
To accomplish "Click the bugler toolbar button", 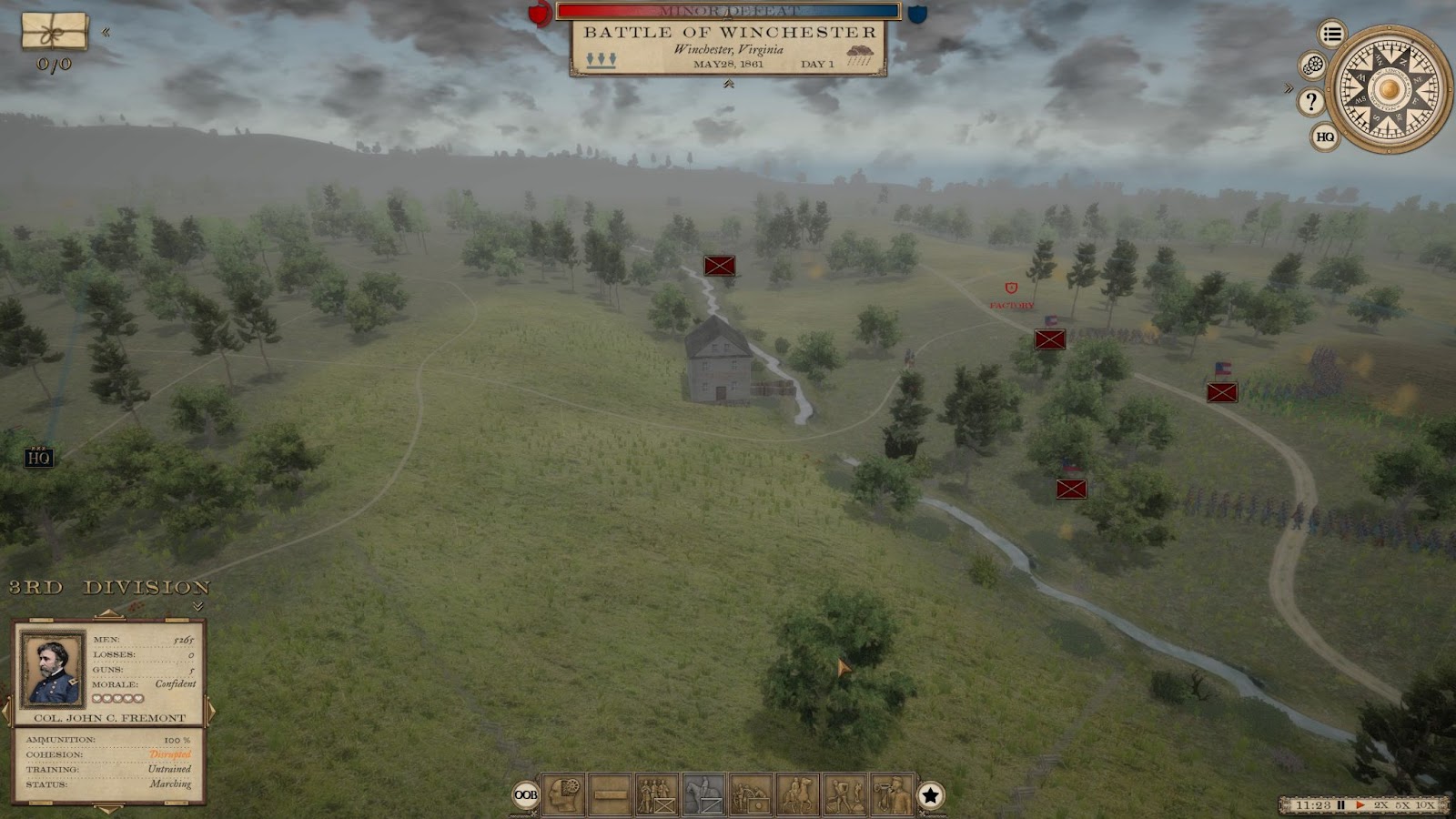I will coord(891,794).
